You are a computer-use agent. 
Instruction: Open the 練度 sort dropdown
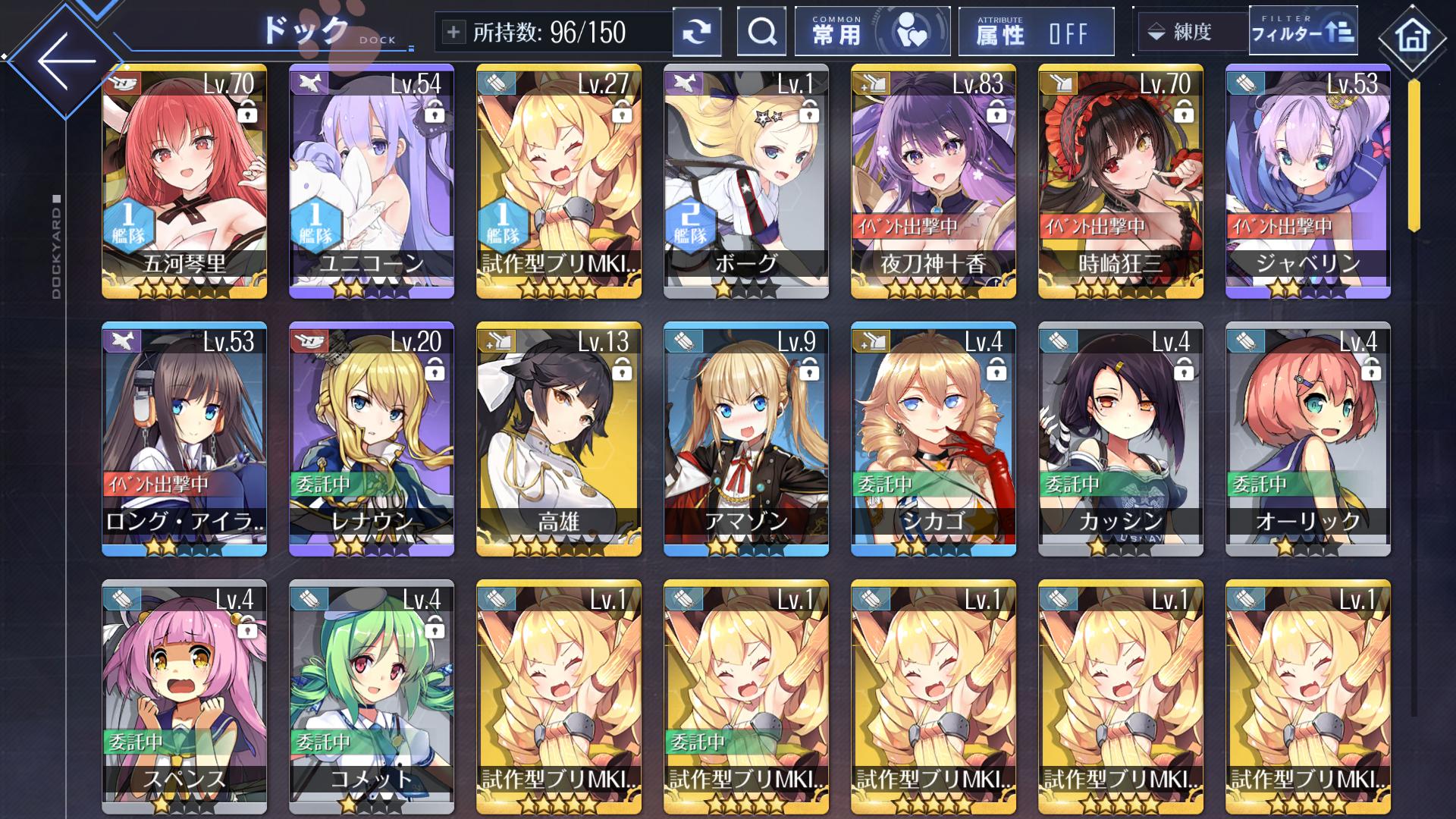tap(1191, 32)
